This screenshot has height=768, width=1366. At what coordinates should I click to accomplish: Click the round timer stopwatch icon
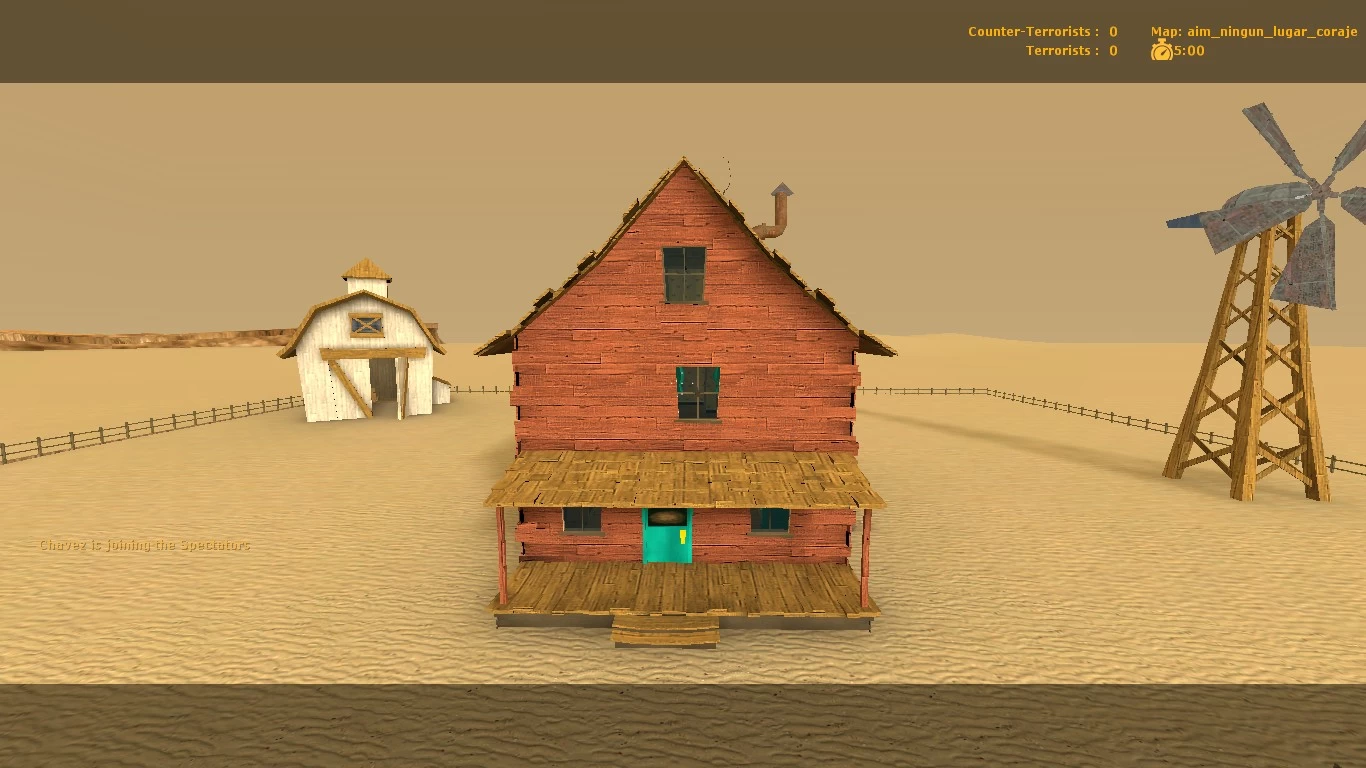pyautogui.click(x=1160, y=50)
